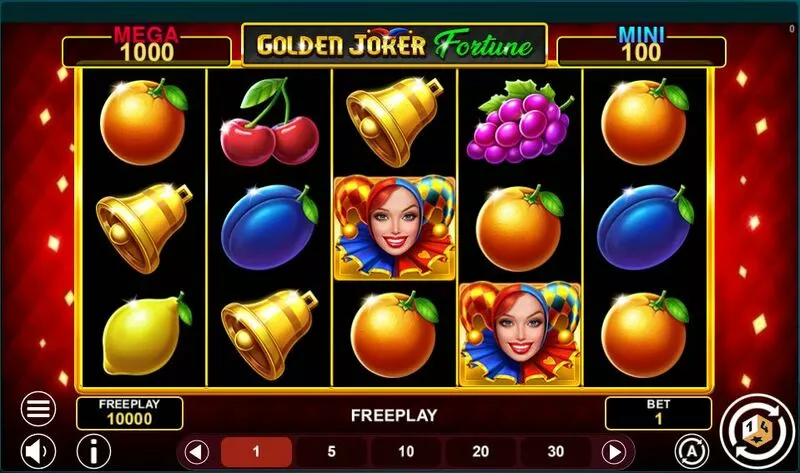Click the right bet arrow
This screenshot has height=473, width=800.
click(x=616, y=451)
